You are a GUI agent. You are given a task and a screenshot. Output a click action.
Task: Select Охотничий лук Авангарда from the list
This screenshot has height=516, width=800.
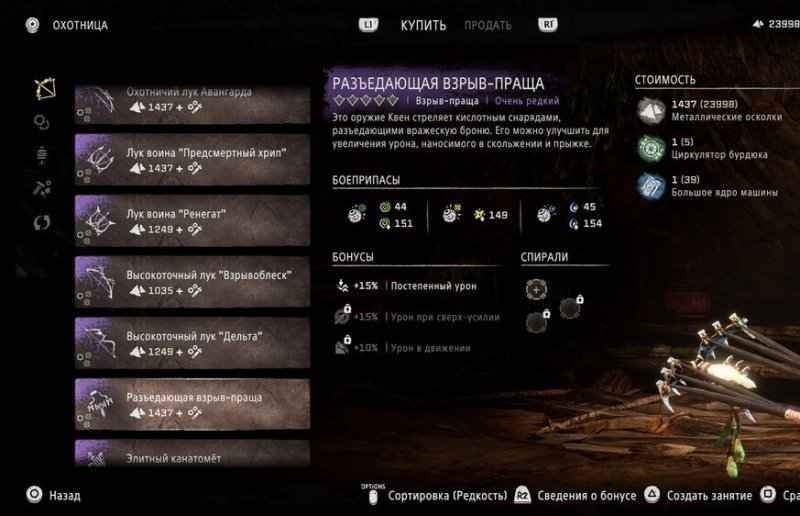click(191, 98)
